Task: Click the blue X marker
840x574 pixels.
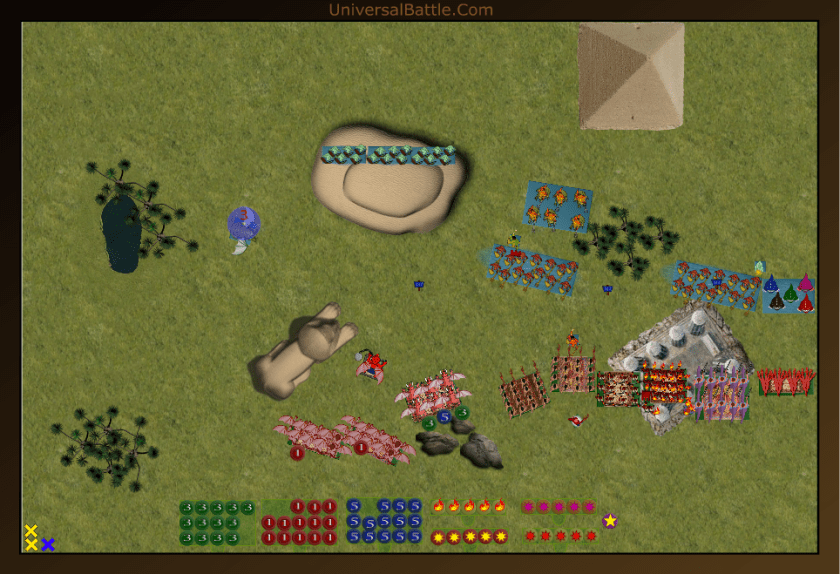Action: (48, 545)
